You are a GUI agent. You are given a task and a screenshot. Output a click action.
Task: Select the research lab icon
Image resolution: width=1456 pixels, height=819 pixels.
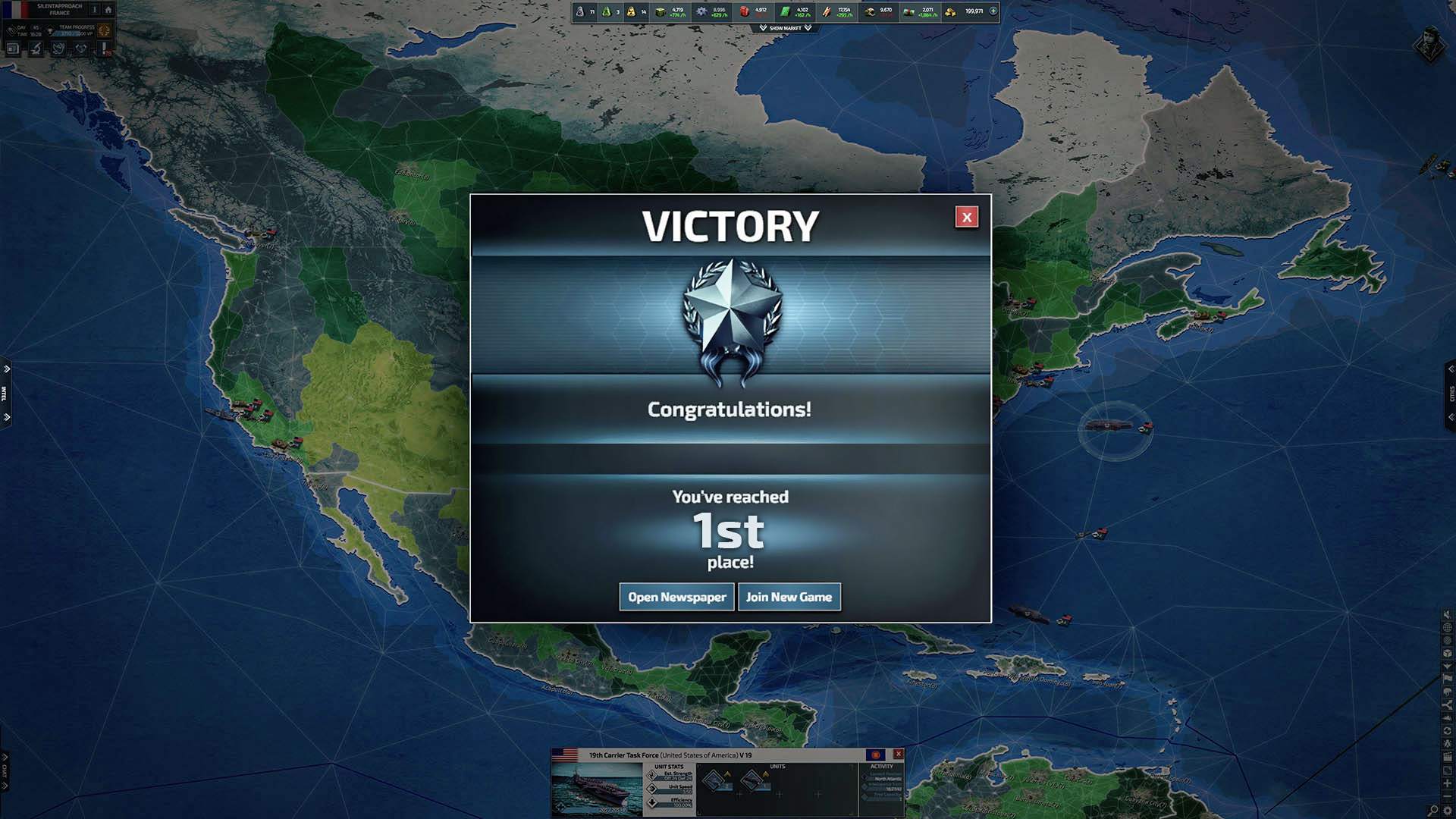coord(36,48)
